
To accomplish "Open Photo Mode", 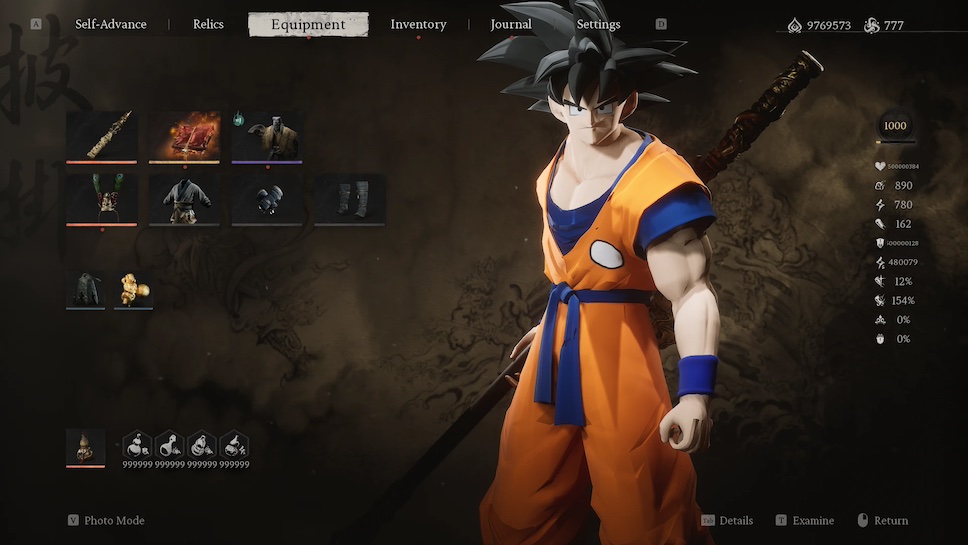I will (x=113, y=520).
